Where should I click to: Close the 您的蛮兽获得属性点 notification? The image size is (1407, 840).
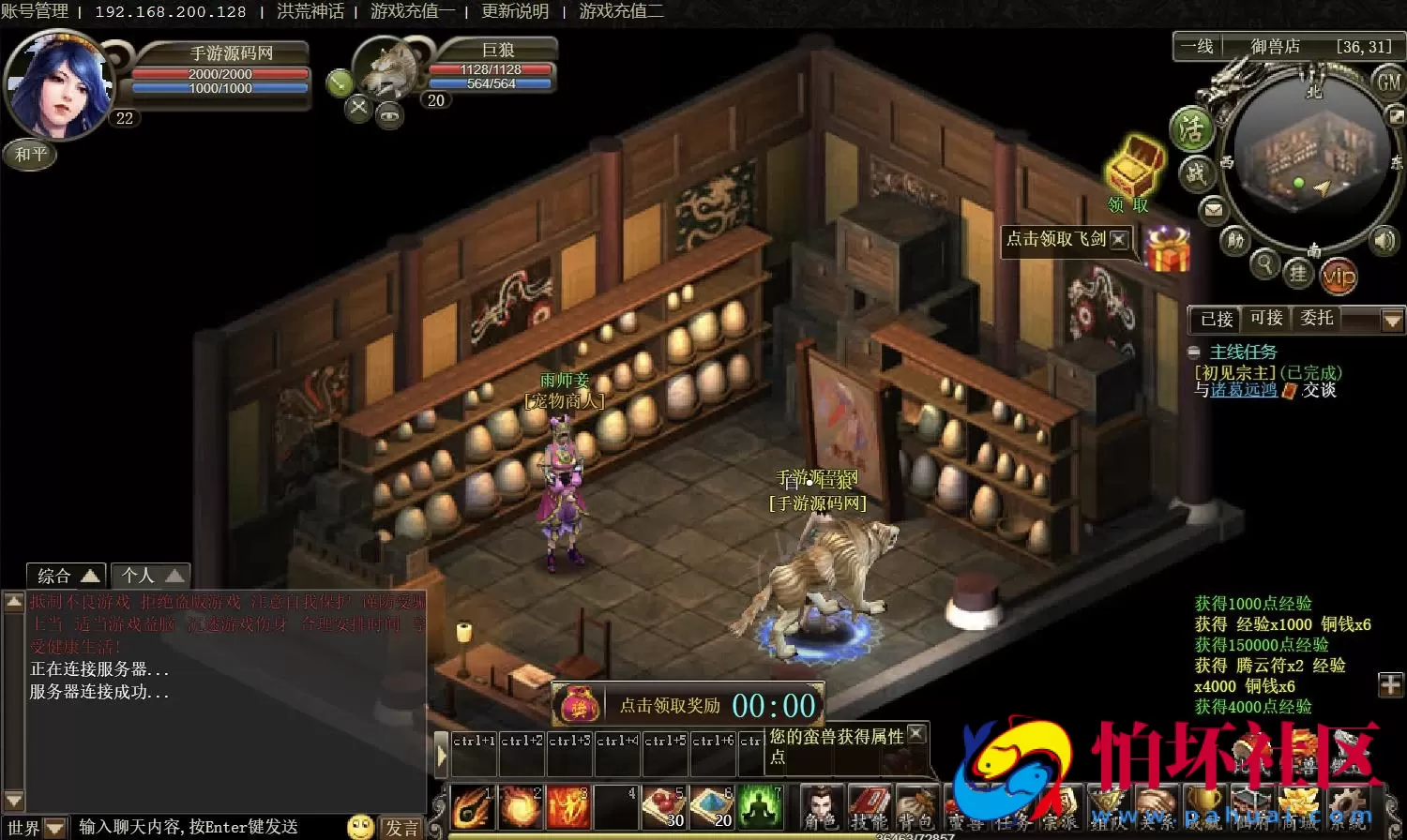pyautogui.click(x=916, y=734)
